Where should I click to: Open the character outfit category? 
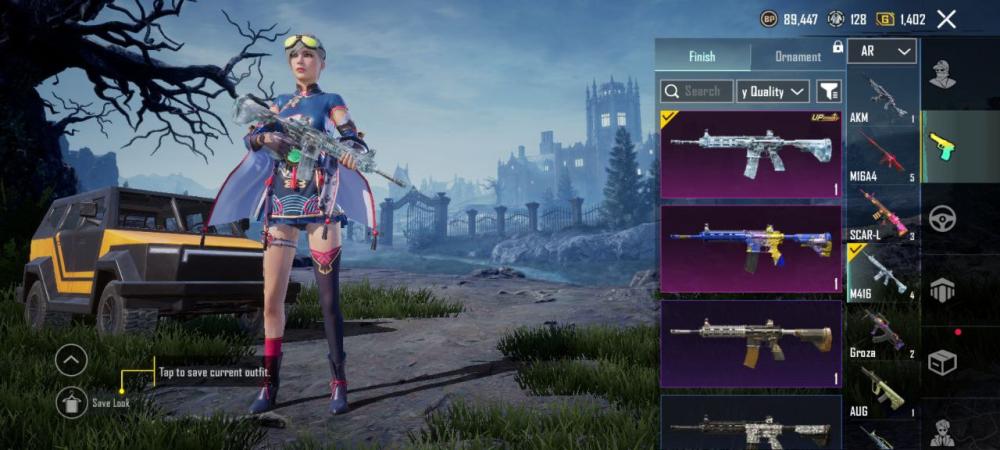941,75
